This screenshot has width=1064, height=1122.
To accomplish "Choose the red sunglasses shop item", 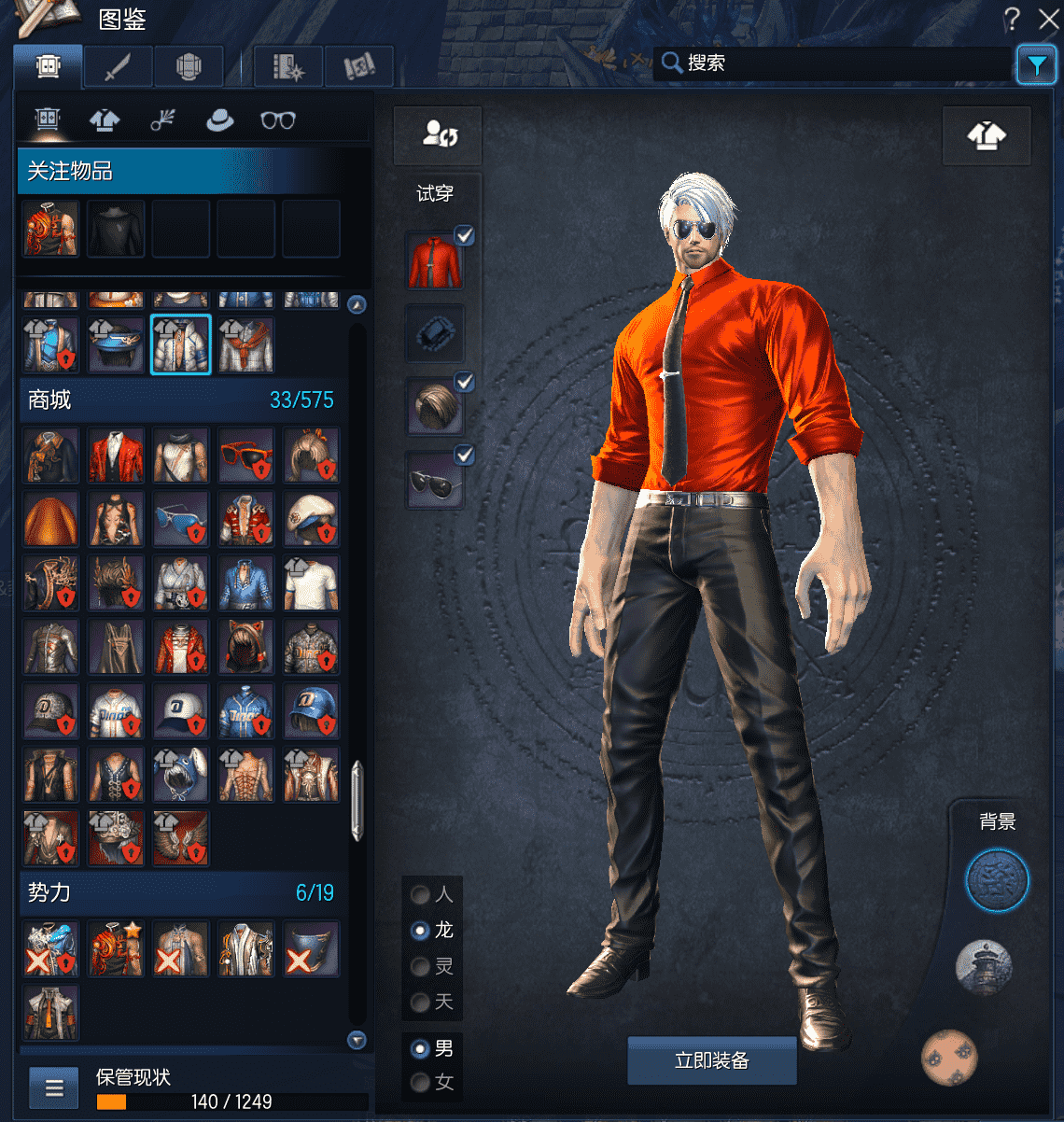I will pyautogui.click(x=246, y=456).
